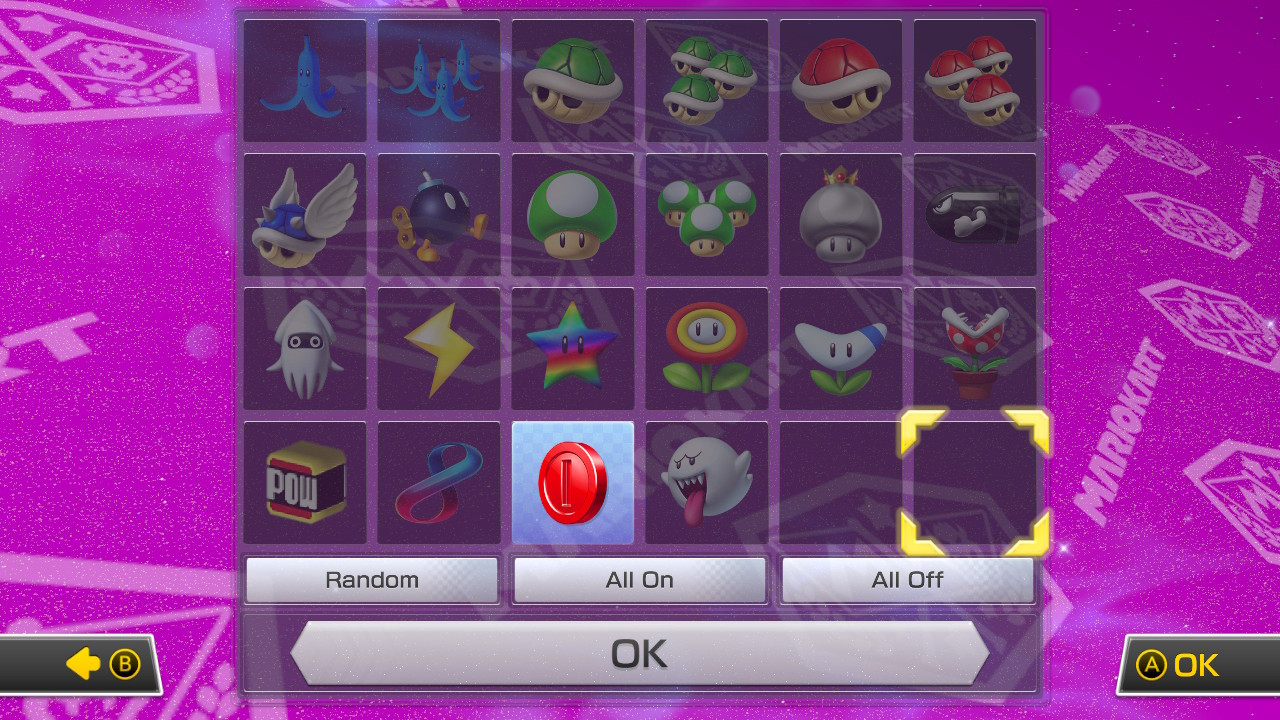Toggle the Boo item off
Screen dimensions: 1280x720
pyautogui.click(x=706, y=482)
